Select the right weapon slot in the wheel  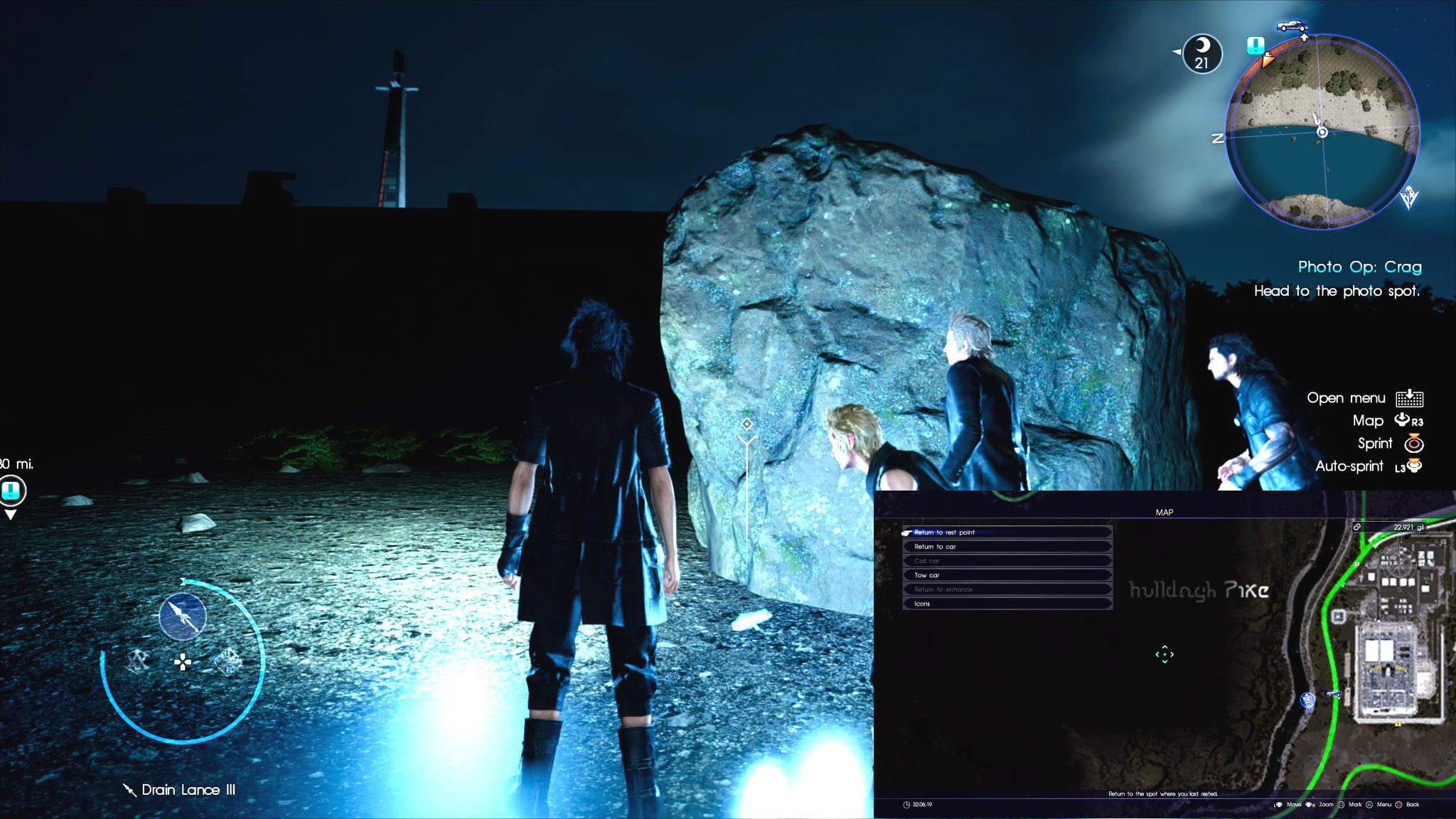click(x=228, y=662)
